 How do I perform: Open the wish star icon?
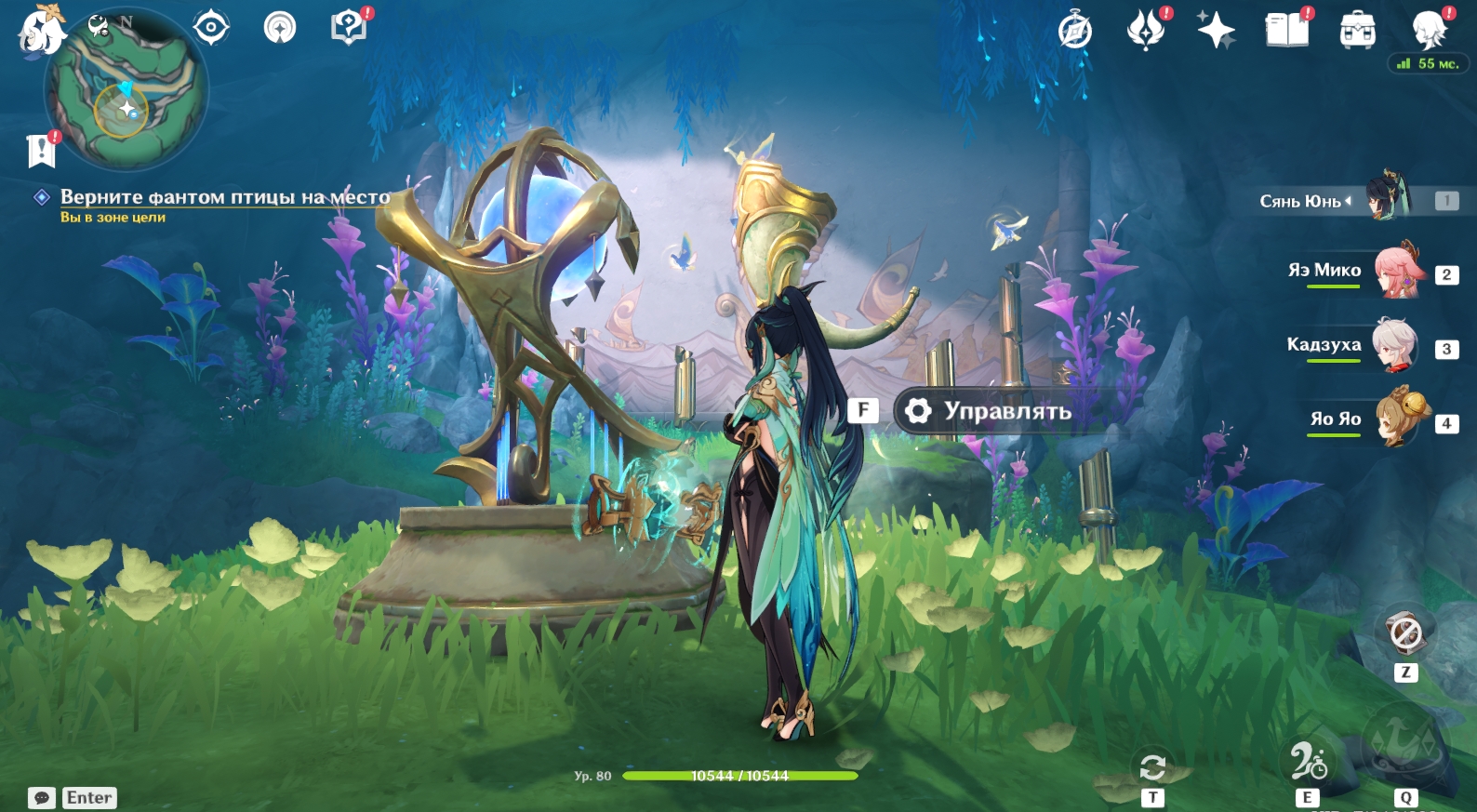1216,30
